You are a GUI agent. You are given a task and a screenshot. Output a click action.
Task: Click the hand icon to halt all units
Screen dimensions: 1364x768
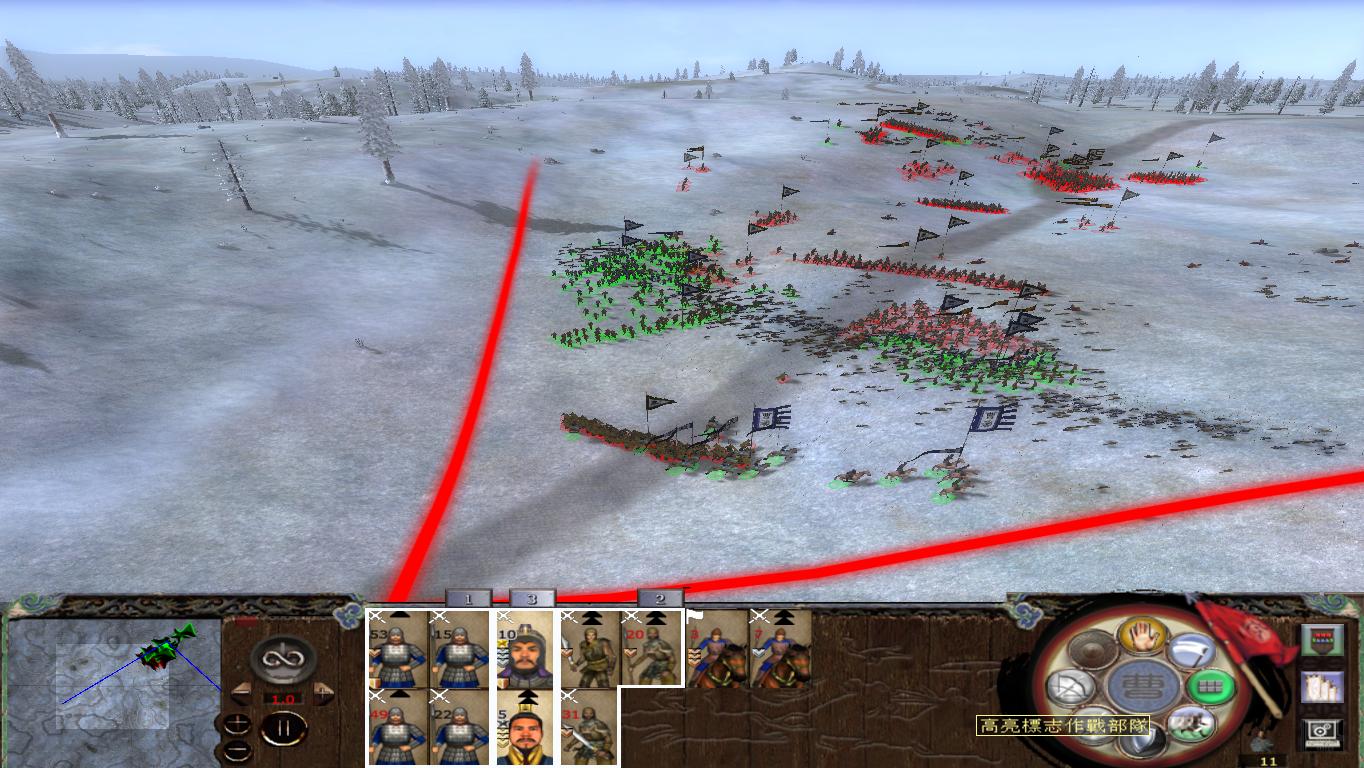[x=1143, y=637]
